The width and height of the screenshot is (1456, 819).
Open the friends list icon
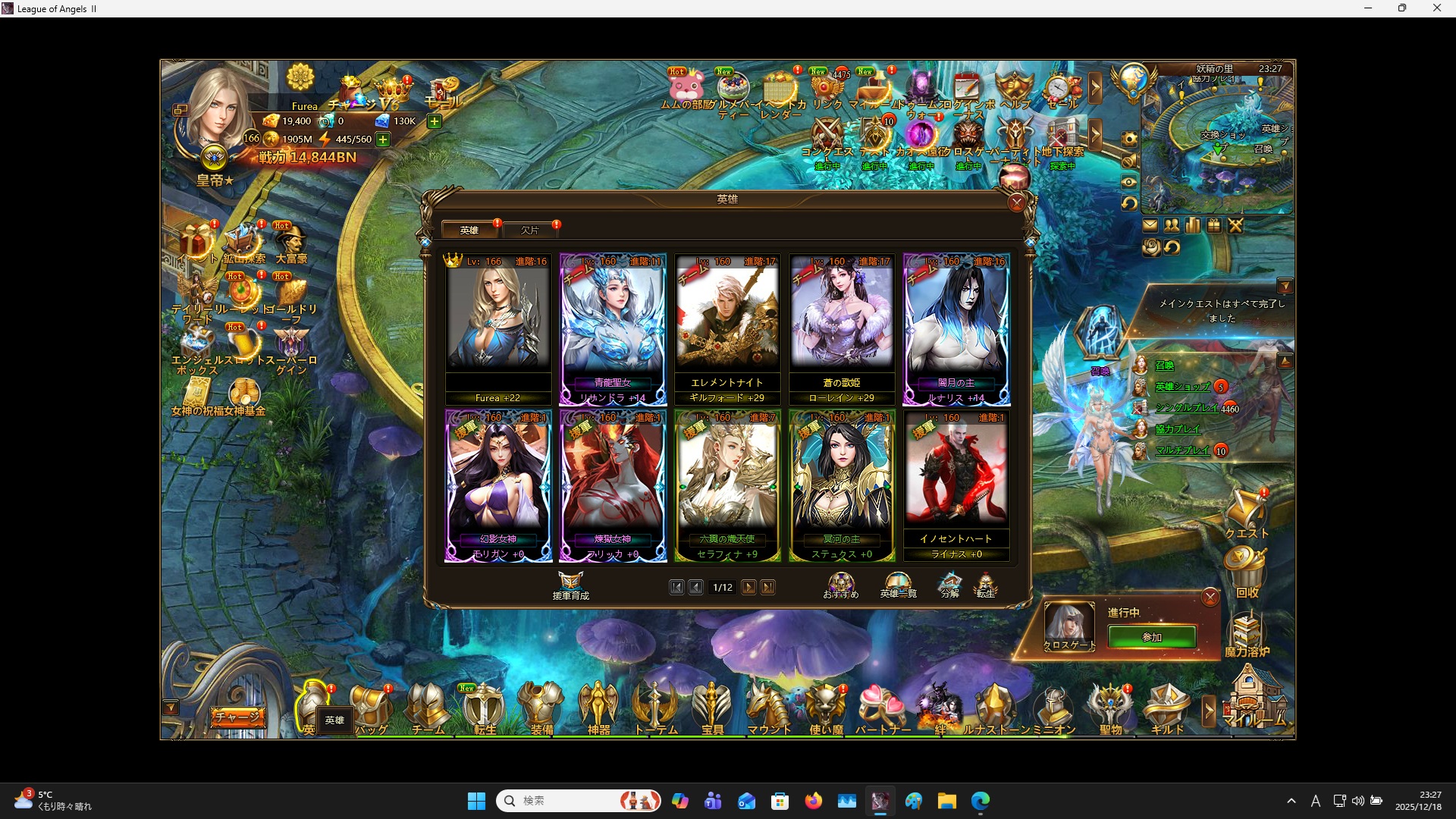[1172, 225]
